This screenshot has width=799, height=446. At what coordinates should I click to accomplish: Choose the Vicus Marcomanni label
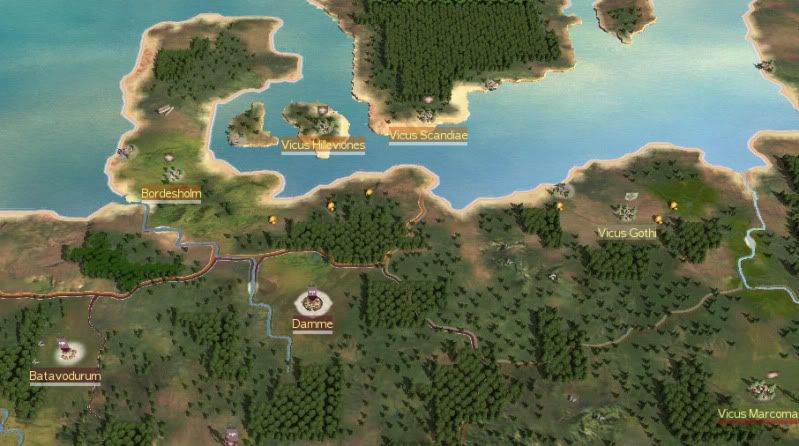point(757,414)
